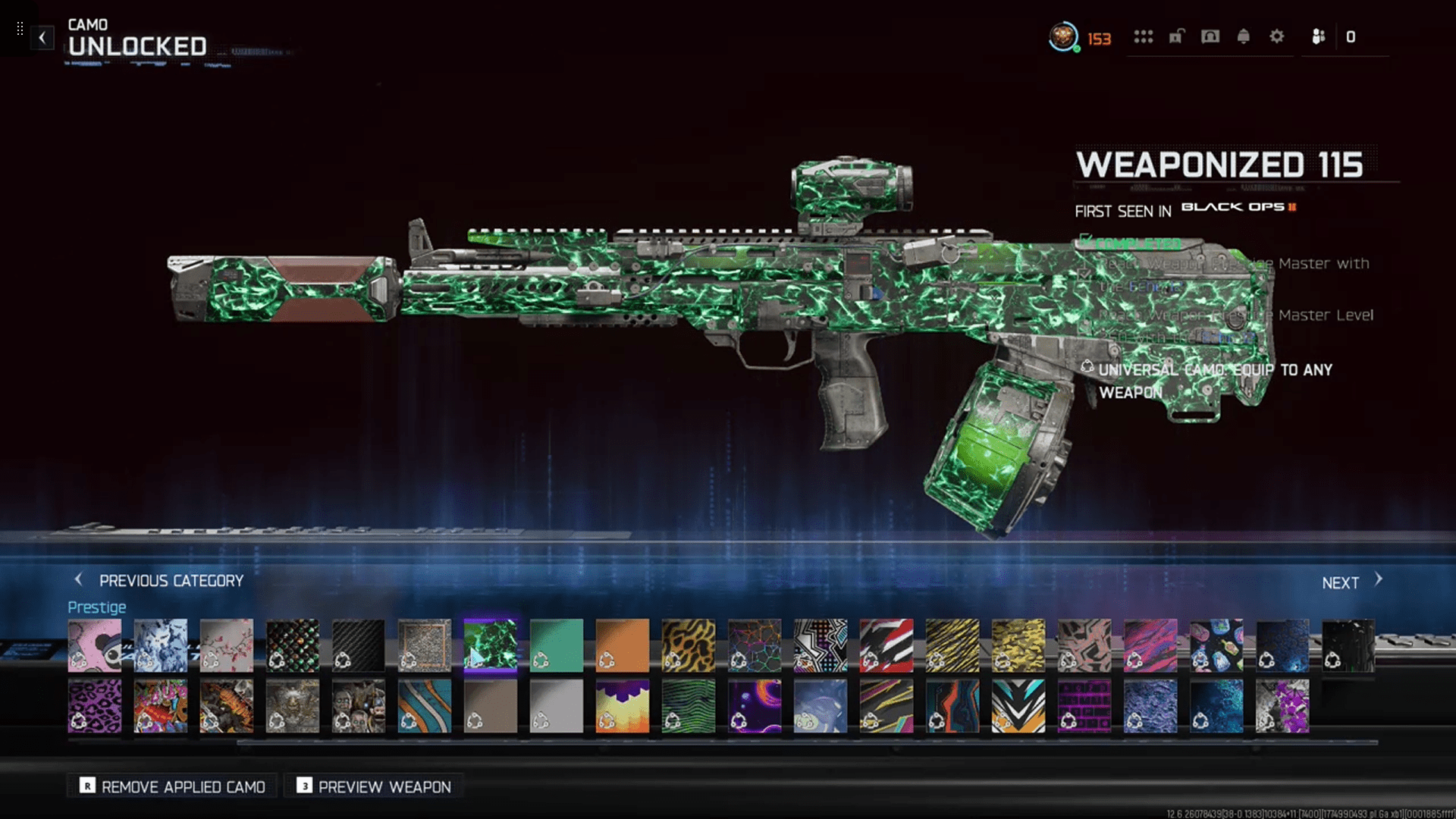The height and width of the screenshot is (819, 1456).
Task: Open the six-dot grid menu icon
Action: coord(1143,36)
